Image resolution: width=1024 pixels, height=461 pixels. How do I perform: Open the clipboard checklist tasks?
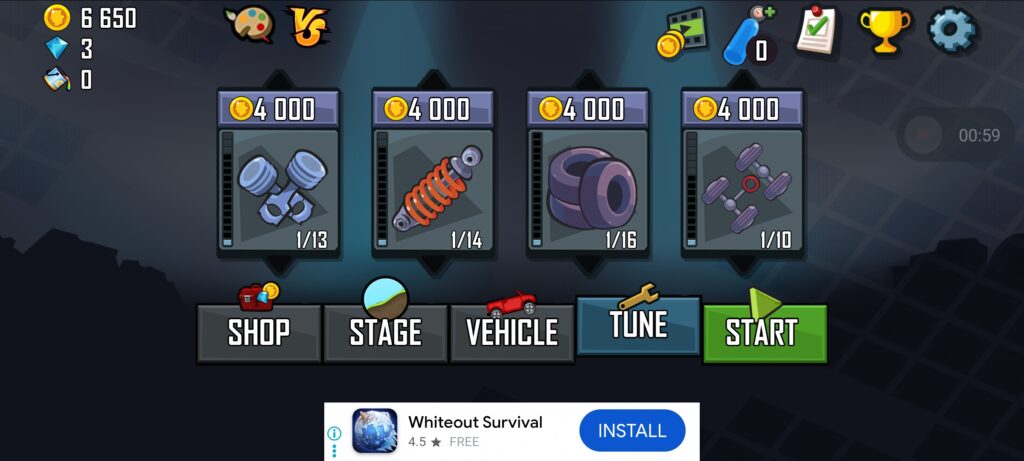click(x=817, y=31)
